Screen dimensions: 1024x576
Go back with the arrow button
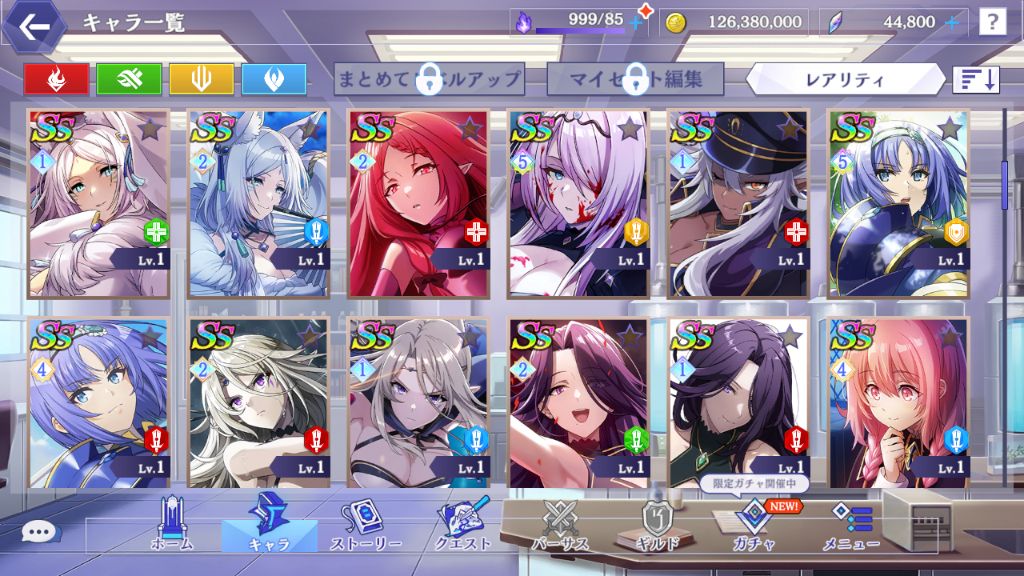[x=35, y=26]
